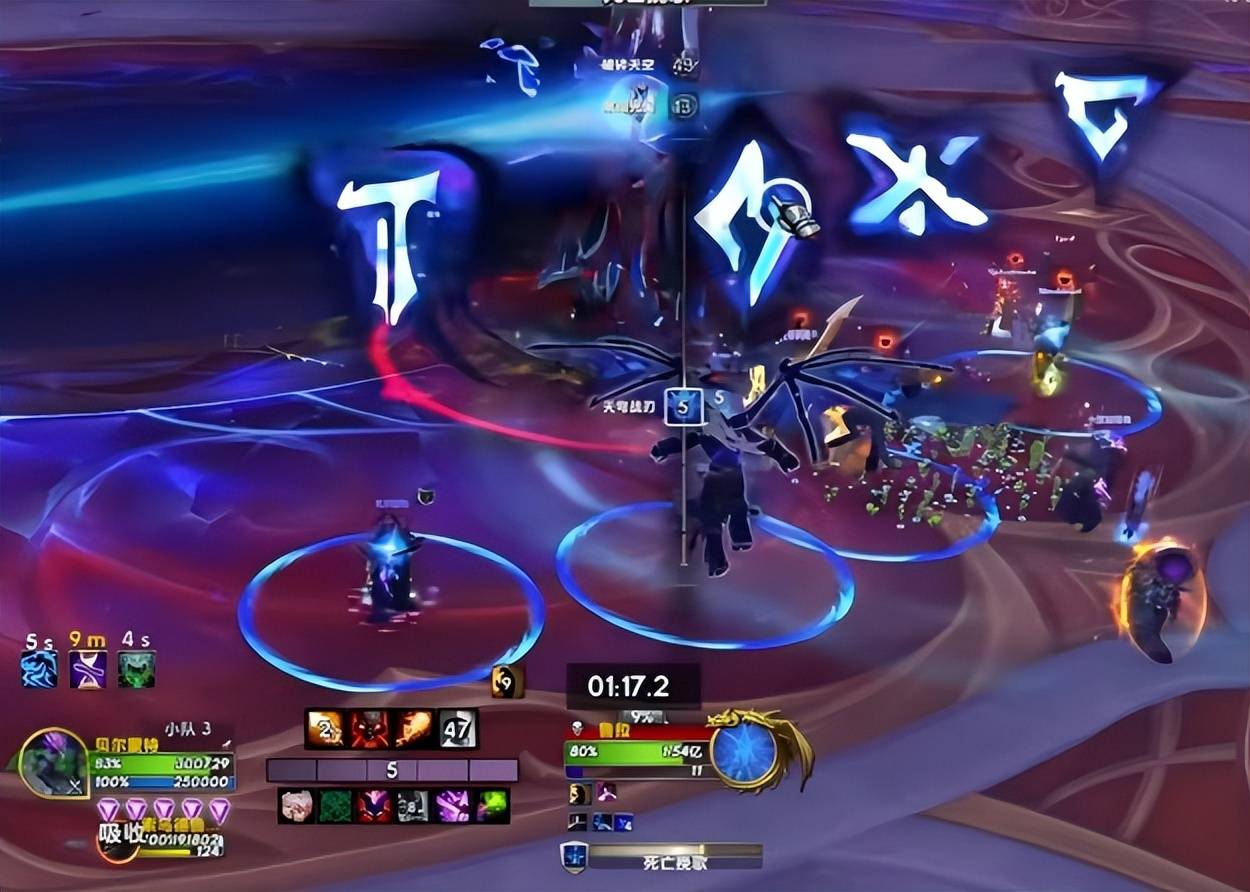1250x892 pixels.
Task: Select the blue dragon buff icon showing 5s
Action: pyautogui.click(x=39, y=668)
